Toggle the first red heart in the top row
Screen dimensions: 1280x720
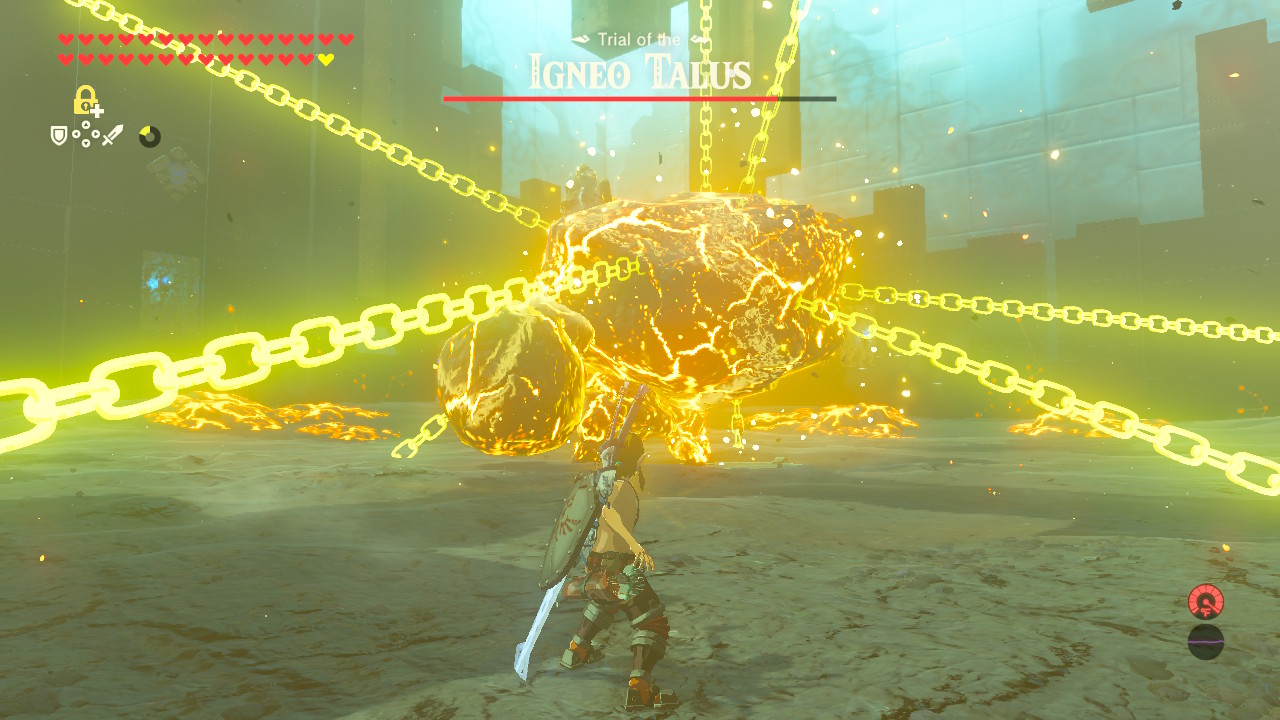click(67, 39)
